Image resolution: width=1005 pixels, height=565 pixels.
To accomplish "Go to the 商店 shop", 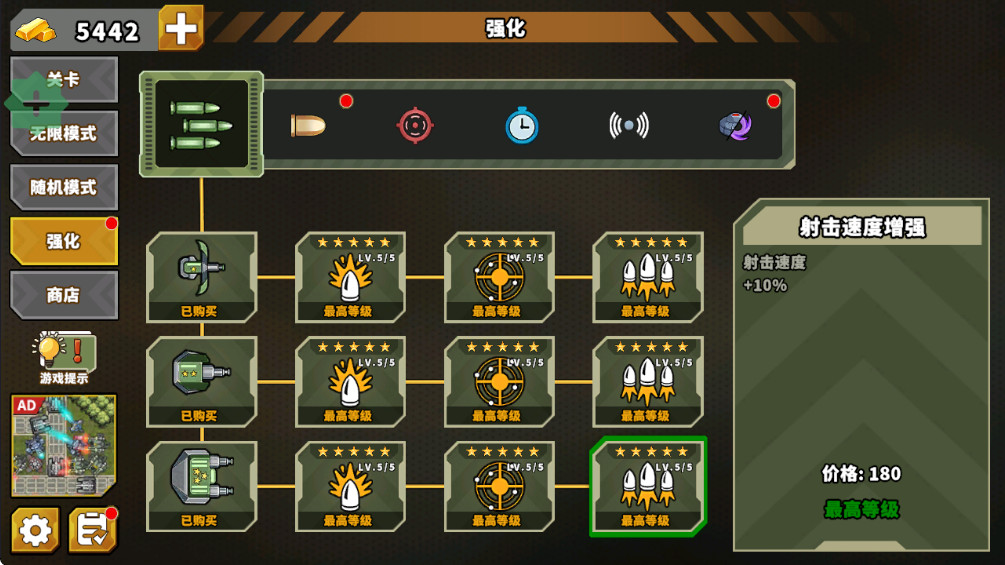I will click(x=64, y=295).
